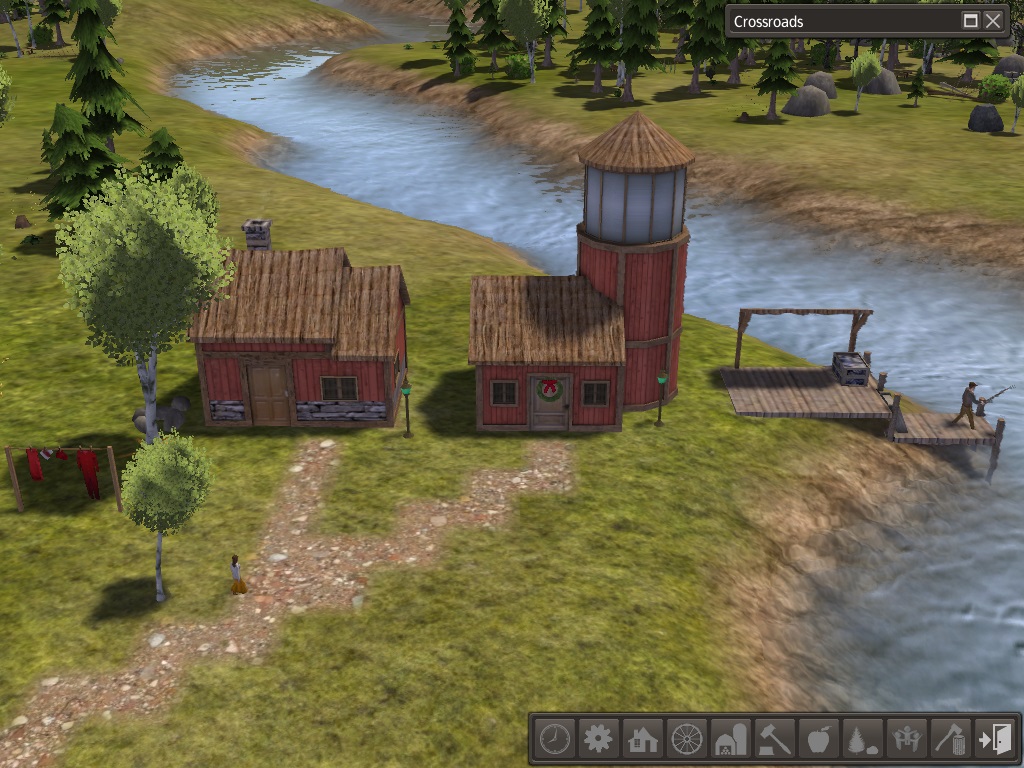Expand the Crossroads panel with the square button
The image size is (1024, 768).
pyautogui.click(x=970, y=21)
